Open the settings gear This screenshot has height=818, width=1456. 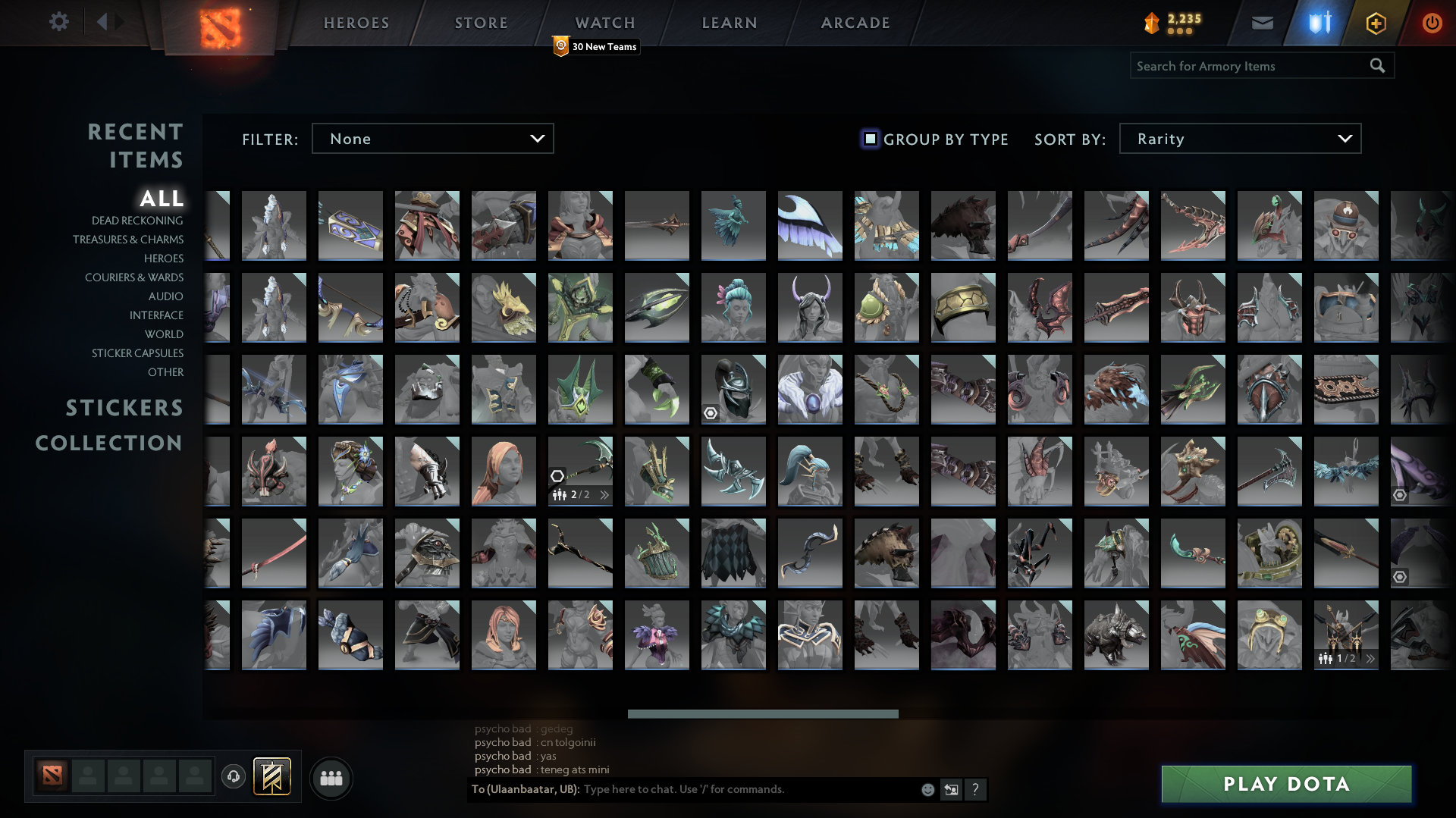tap(60, 22)
